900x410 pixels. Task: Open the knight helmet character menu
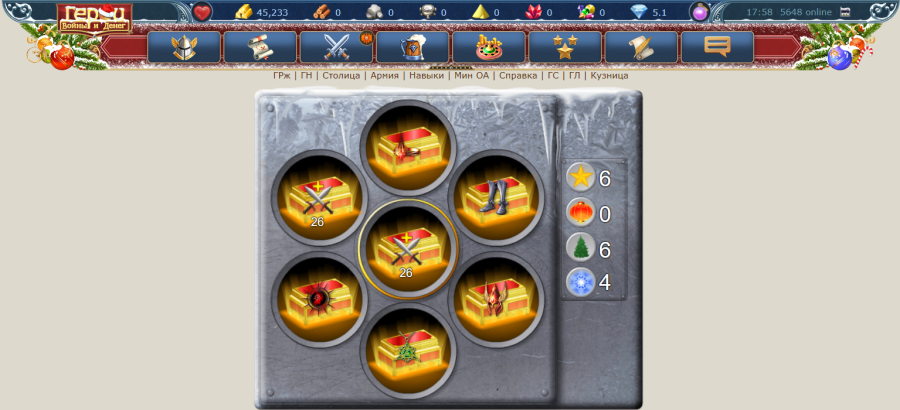pos(183,47)
